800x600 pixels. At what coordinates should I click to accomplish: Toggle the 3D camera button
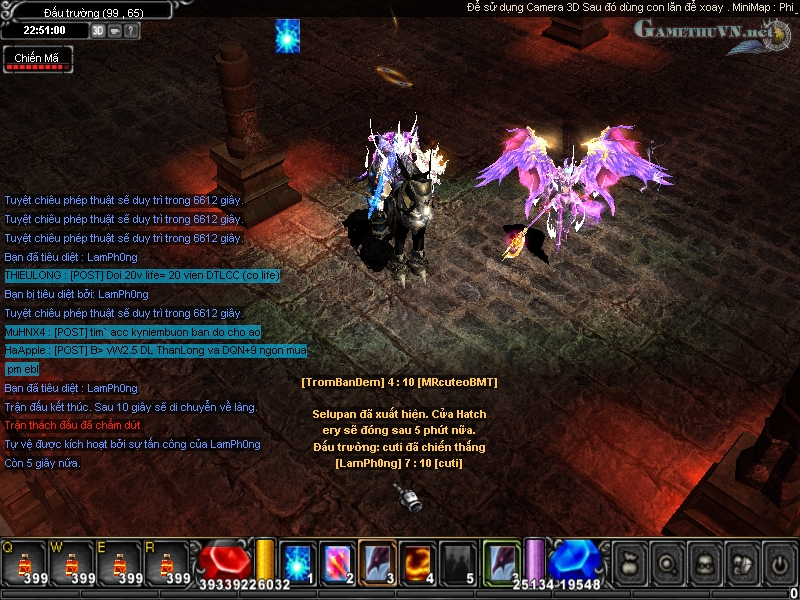(x=98, y=31)
